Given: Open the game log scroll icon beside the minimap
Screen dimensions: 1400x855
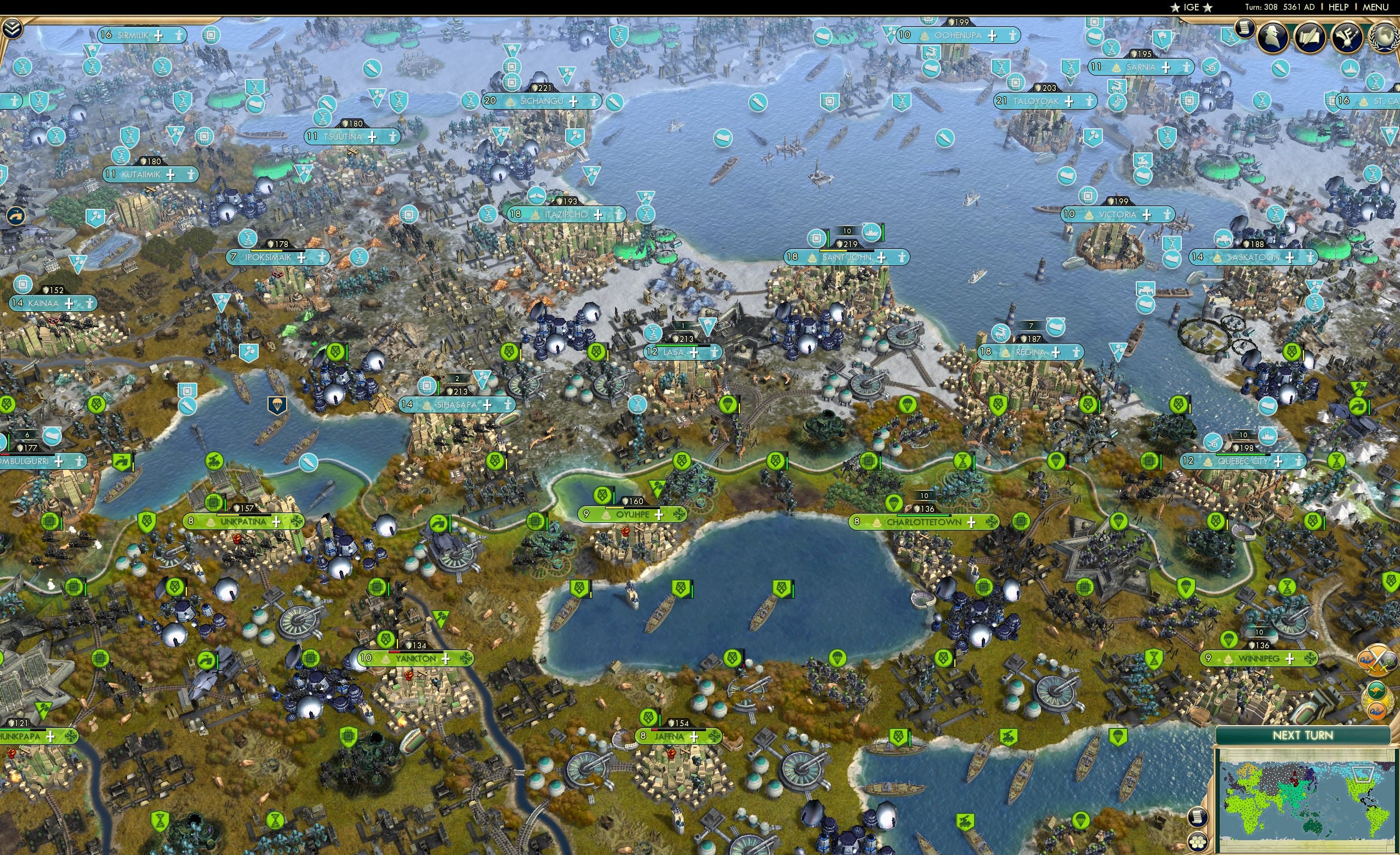Looking at the screenshot, I should (1198, 817).
